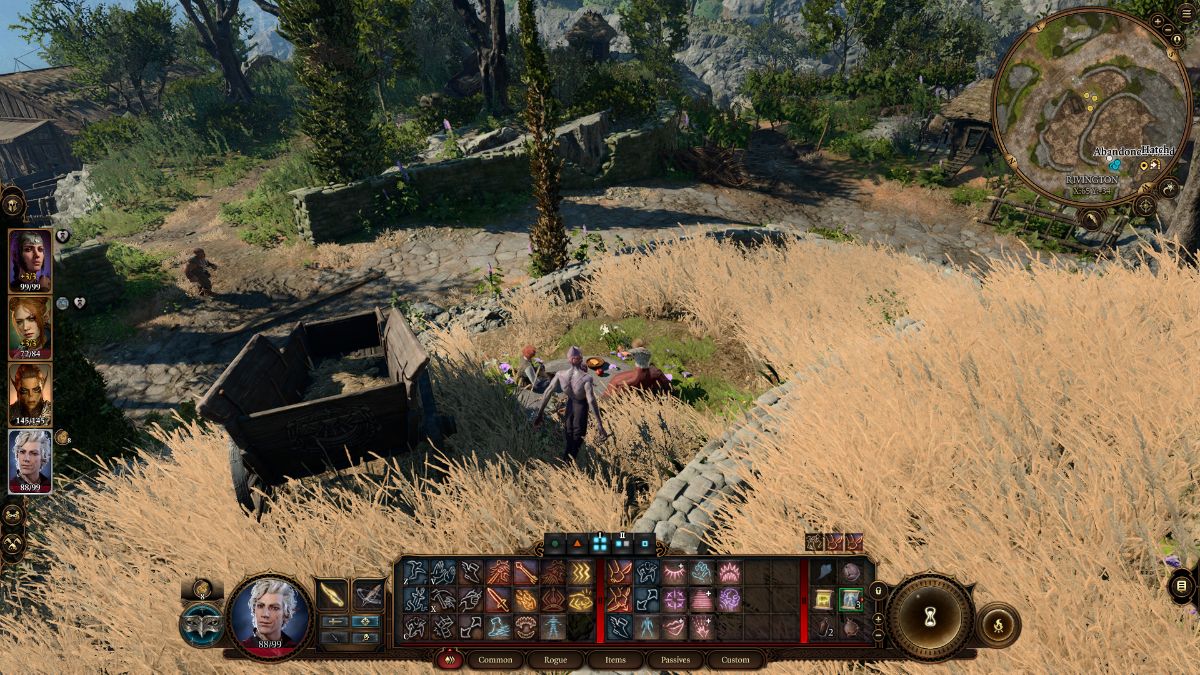End turn with the hourglass button
This screenshot has height=675, width=1200.
click(x=930, y=617)
